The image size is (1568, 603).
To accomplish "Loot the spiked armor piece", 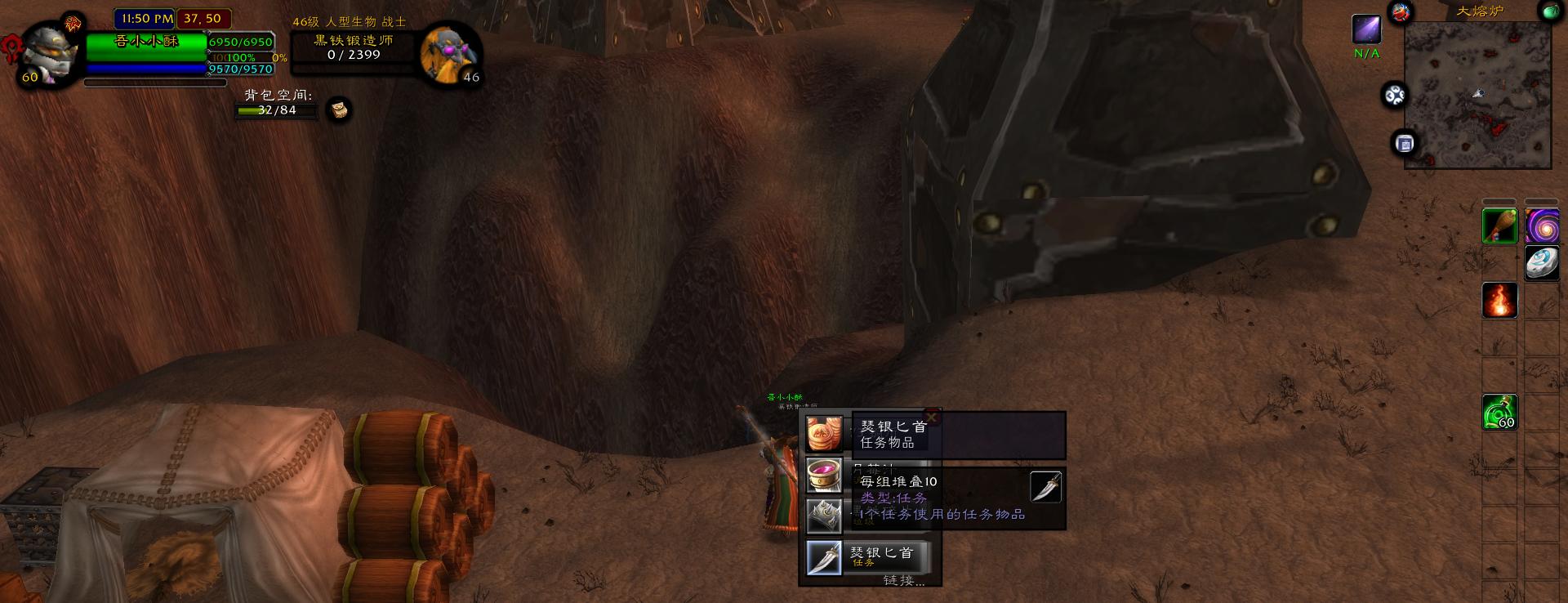I will [x=824, y=516].
